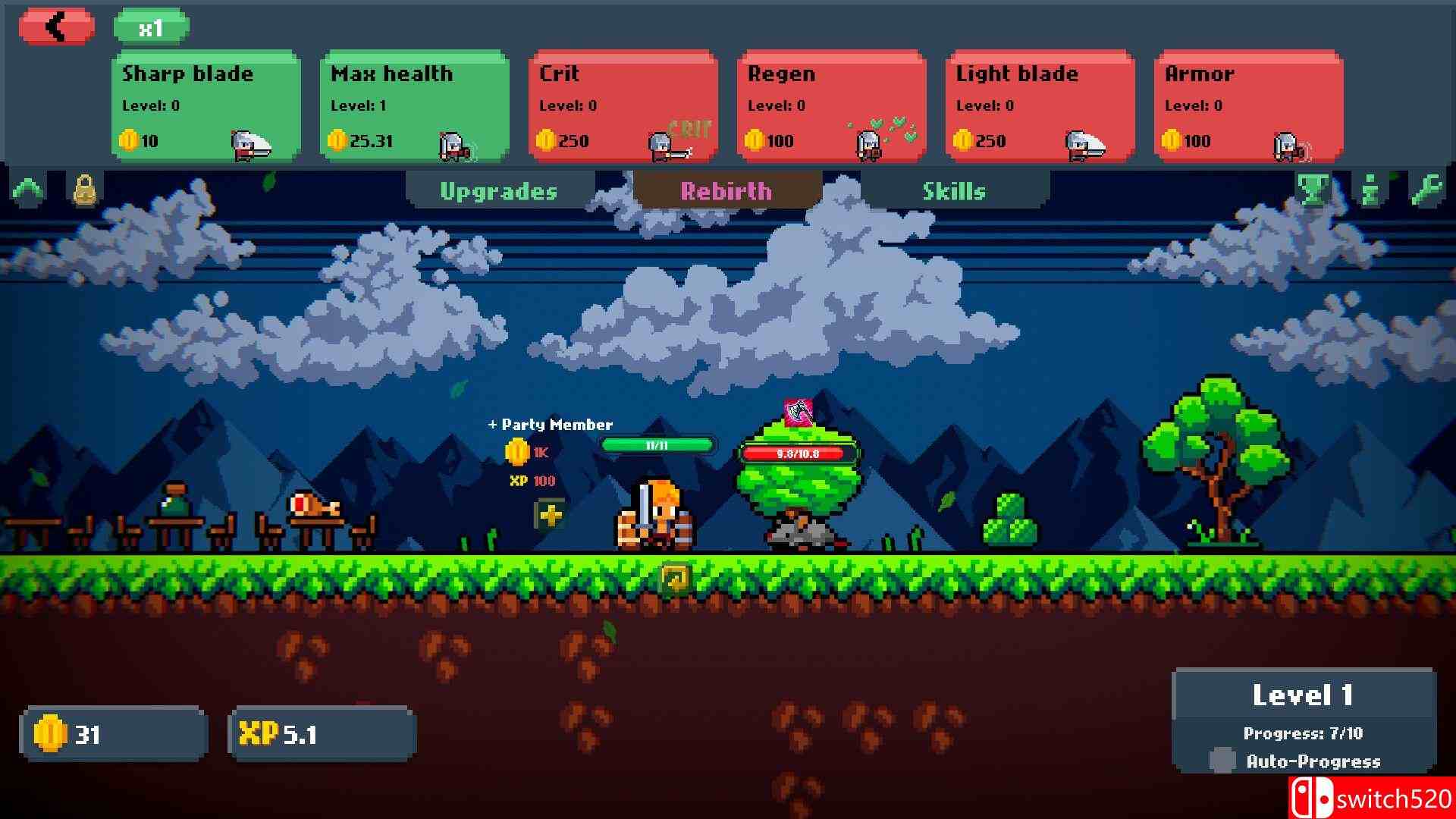
Task: Click the yellow return arrow on the grass
Action: pyautogui.click(x=675, y=579)
